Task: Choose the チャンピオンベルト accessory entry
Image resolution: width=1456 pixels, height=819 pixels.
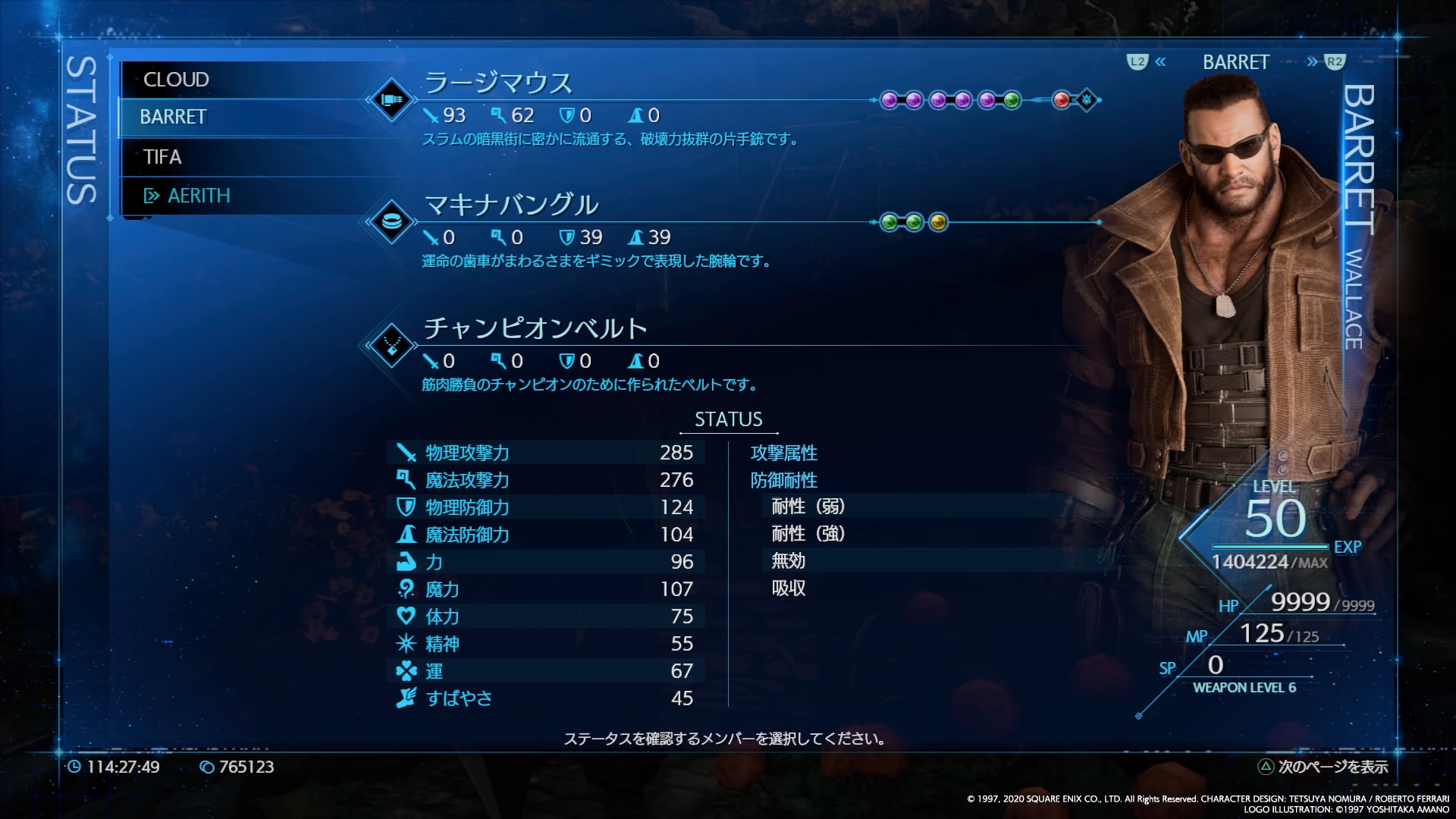Action: click(535, 328)
